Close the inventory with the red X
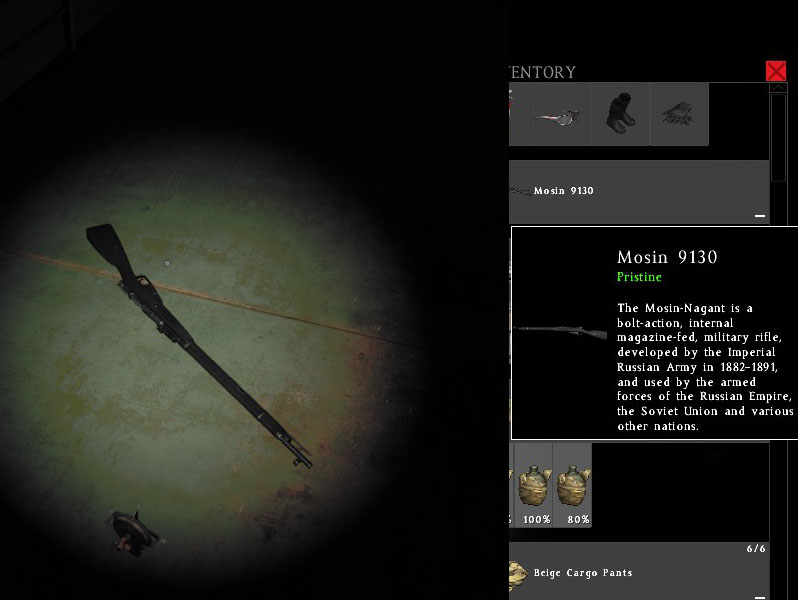 776,71
